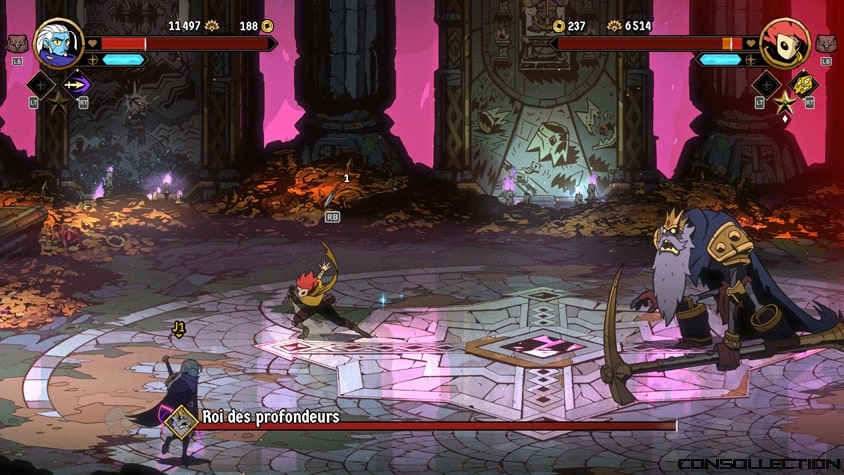Select the red-haired masked player two portrait

pos(784,42)
